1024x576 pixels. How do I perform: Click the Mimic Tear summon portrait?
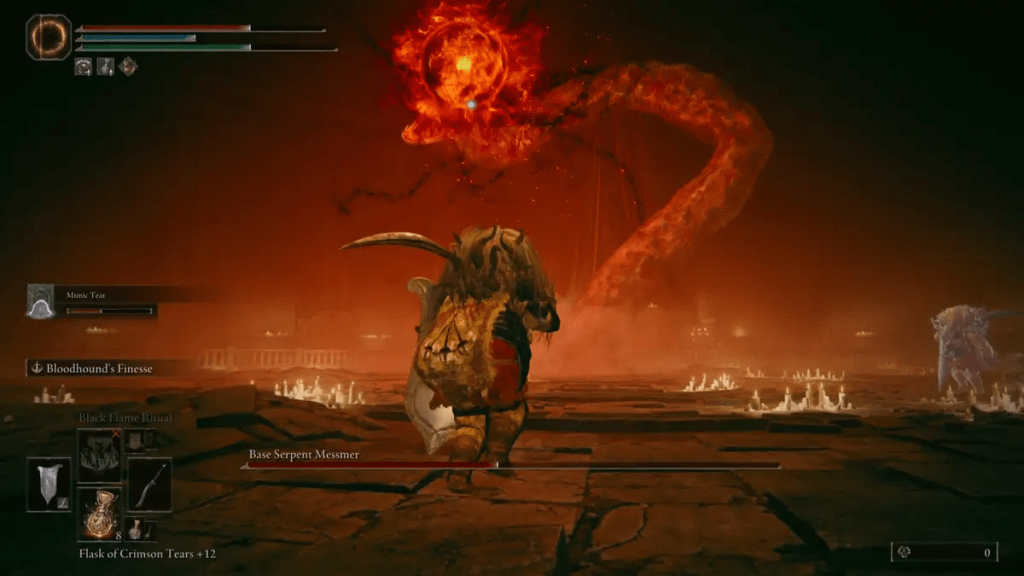pos(40,301)
